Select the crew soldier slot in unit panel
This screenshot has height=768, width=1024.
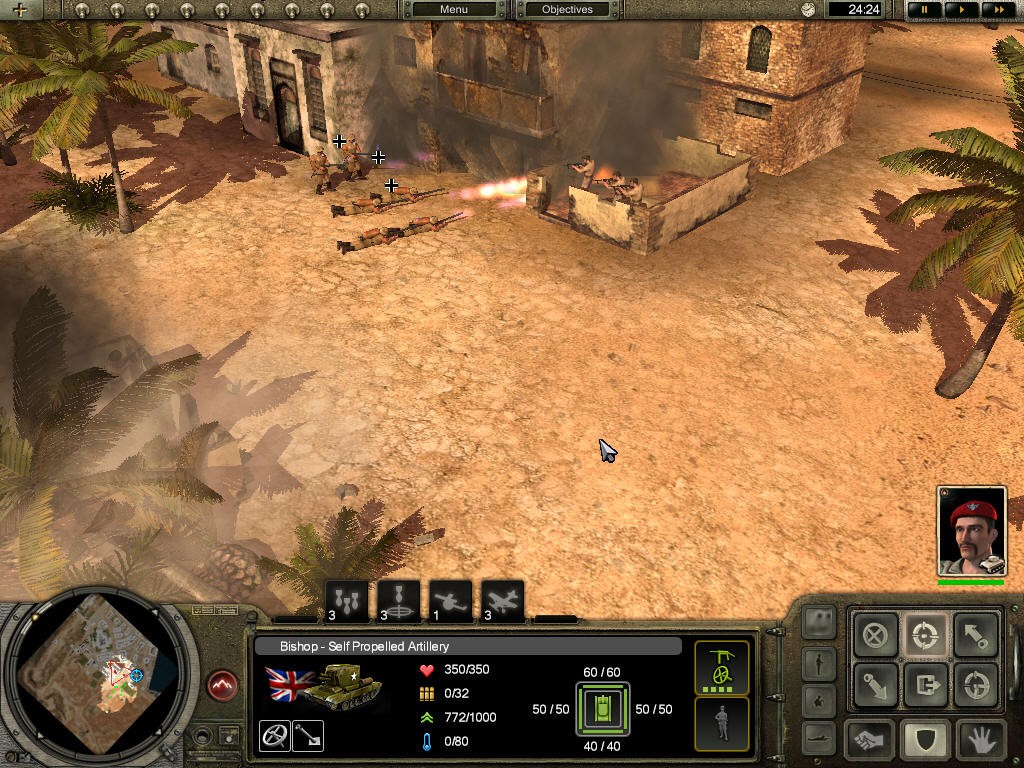point(722,723)
